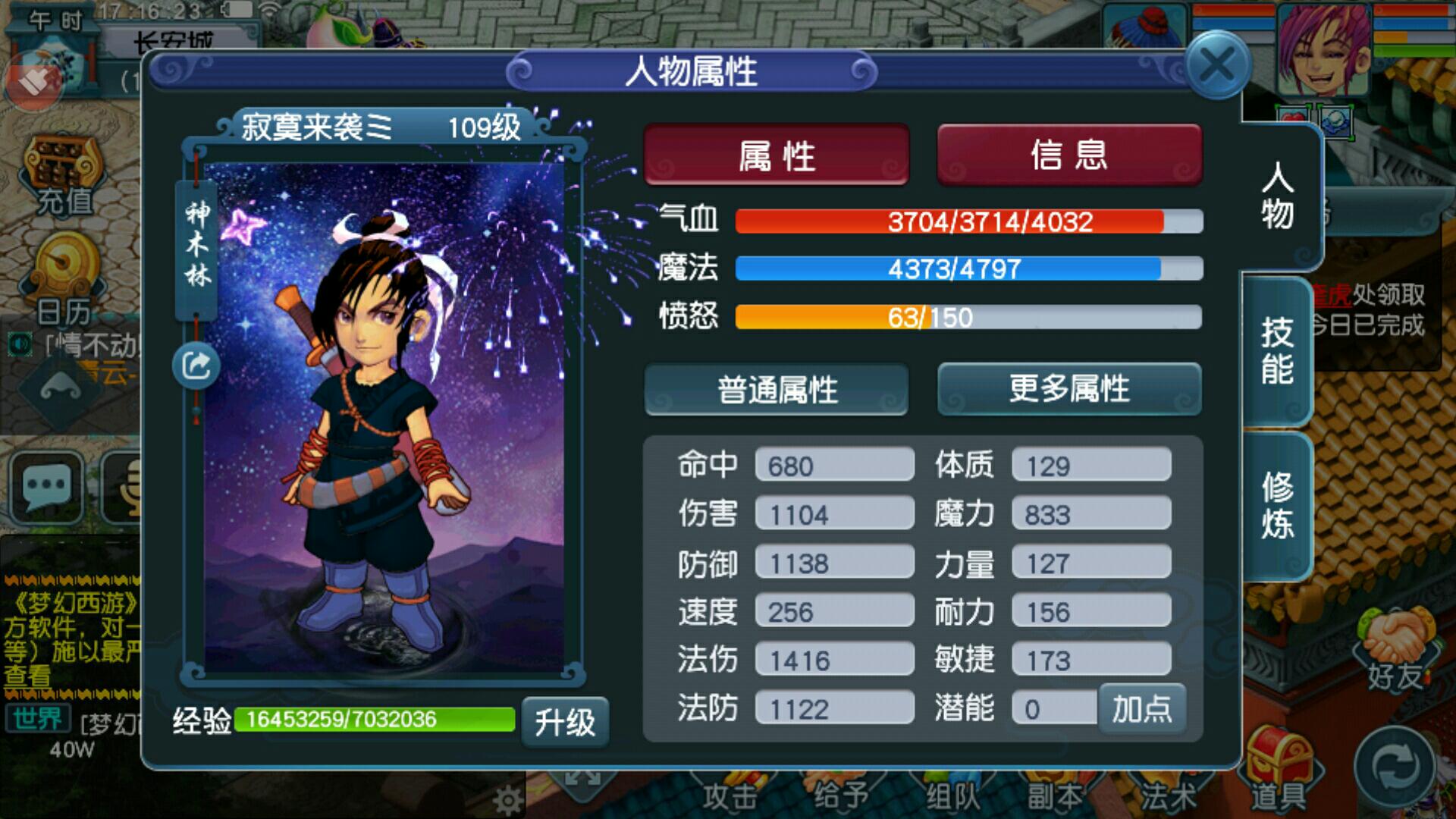Click the share arrow beside the portrait

click(196, 366)
